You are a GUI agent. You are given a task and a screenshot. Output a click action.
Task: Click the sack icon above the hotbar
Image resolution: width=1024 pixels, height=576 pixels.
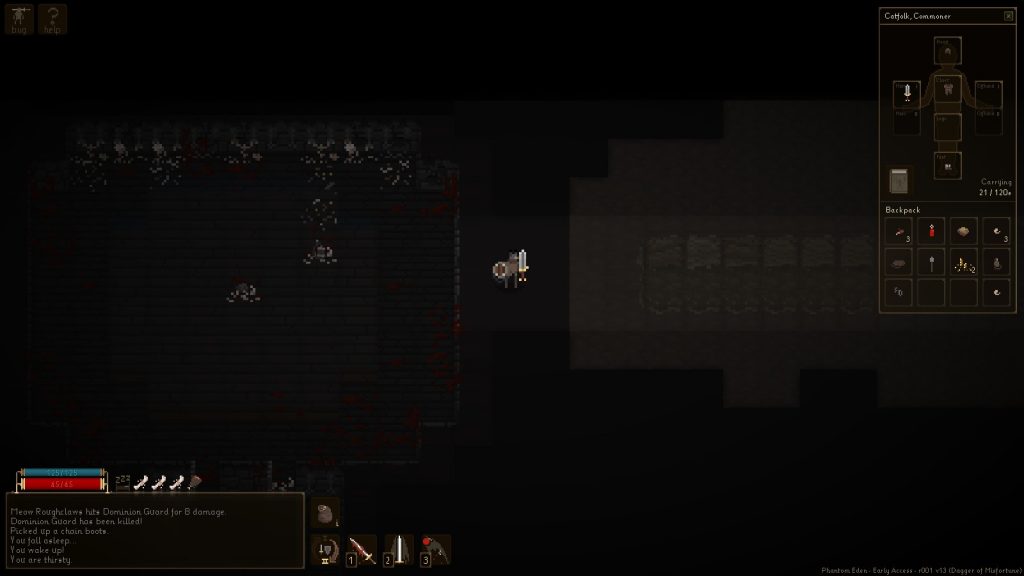(325, 513)
